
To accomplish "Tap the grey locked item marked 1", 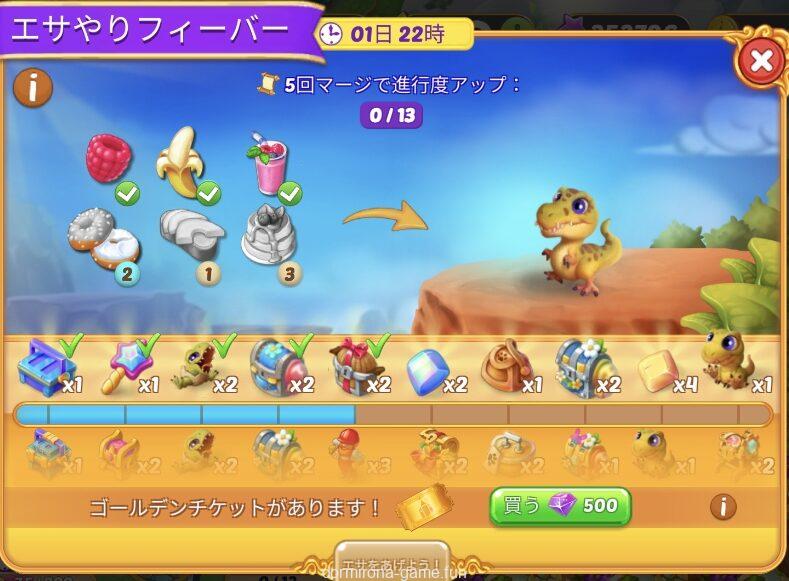I will pos(191,232).
